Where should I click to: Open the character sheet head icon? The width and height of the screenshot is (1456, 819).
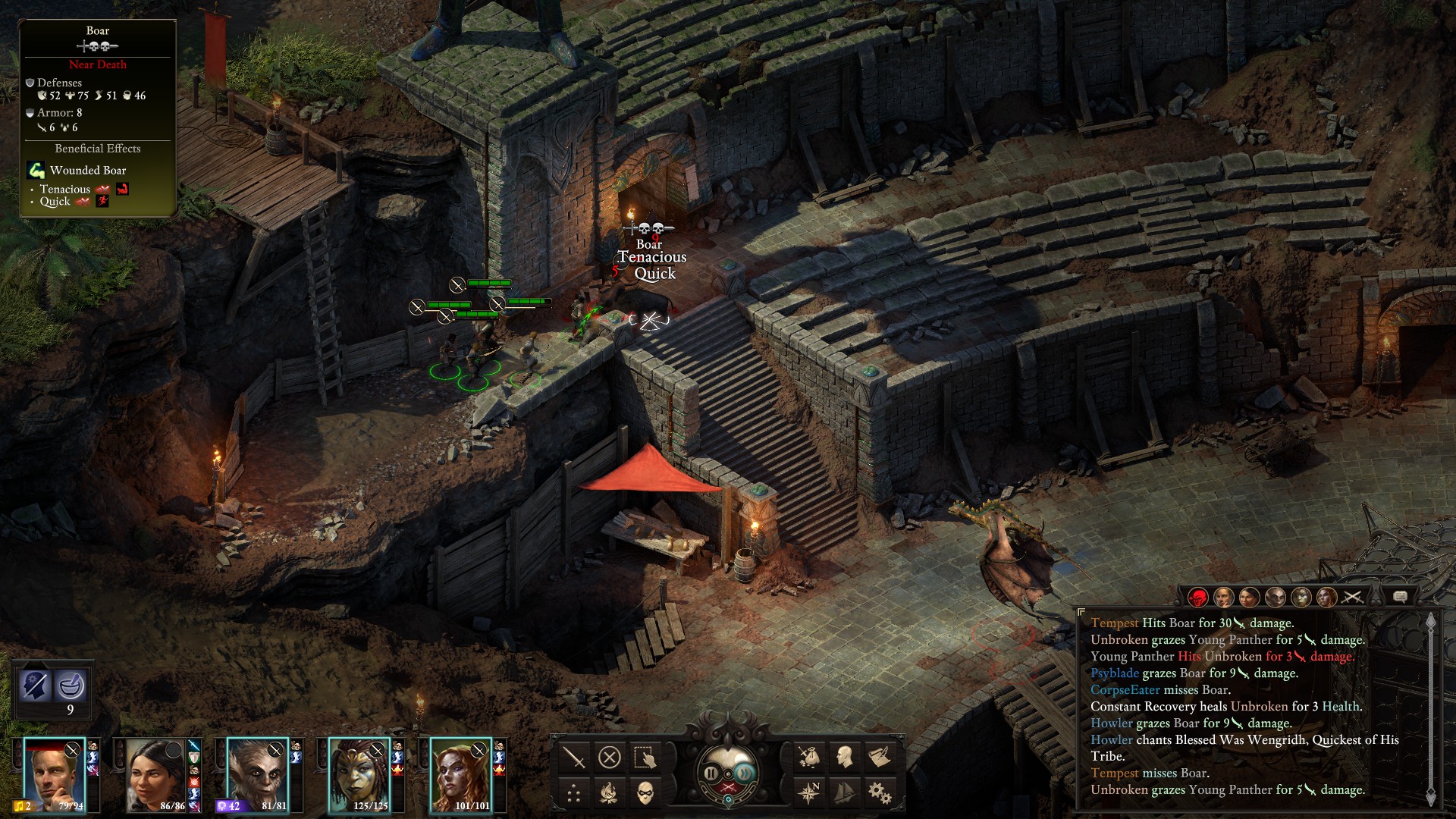(x=844, y=757)
